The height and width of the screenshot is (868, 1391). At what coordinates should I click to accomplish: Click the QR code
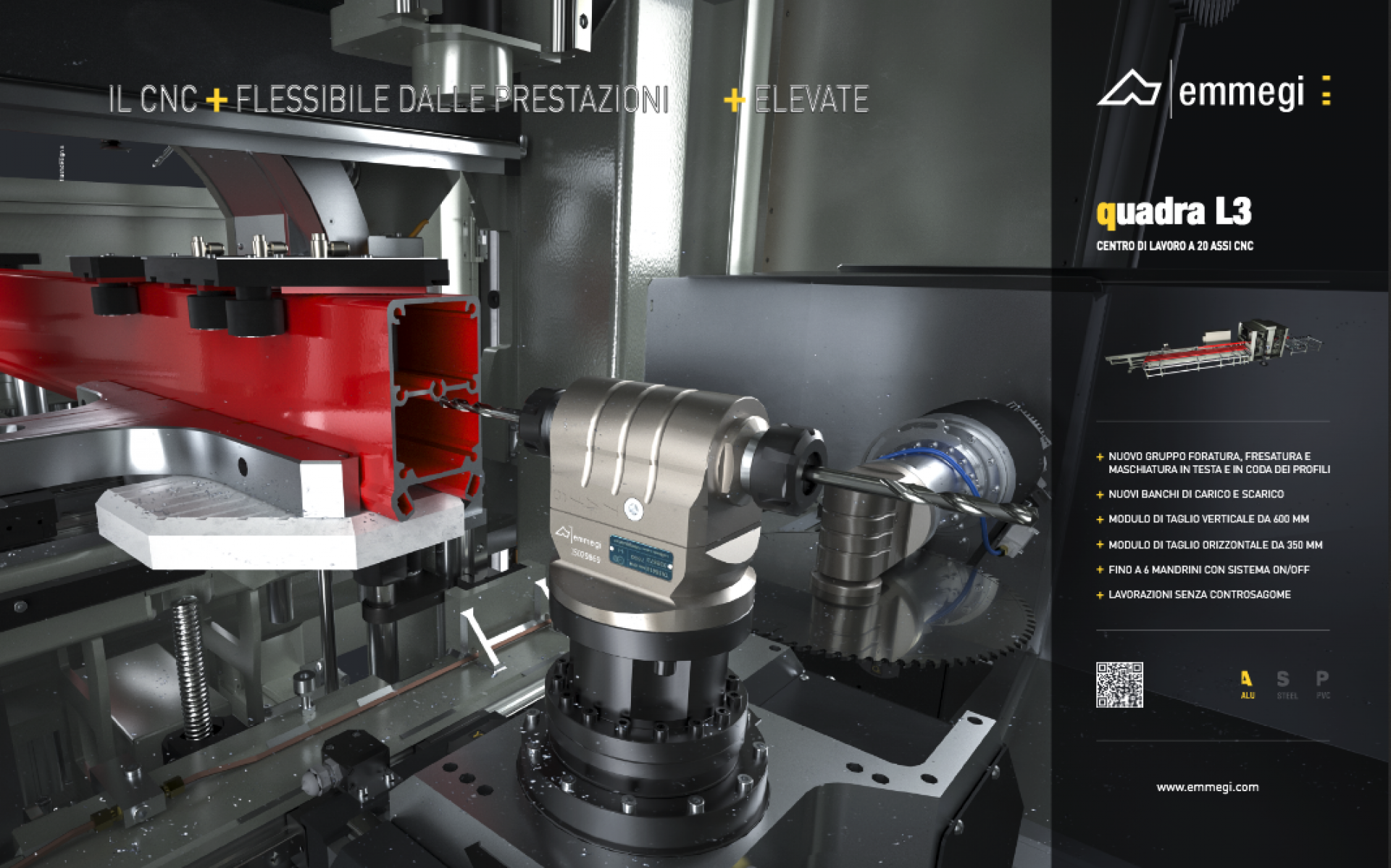coord(1119,685)
